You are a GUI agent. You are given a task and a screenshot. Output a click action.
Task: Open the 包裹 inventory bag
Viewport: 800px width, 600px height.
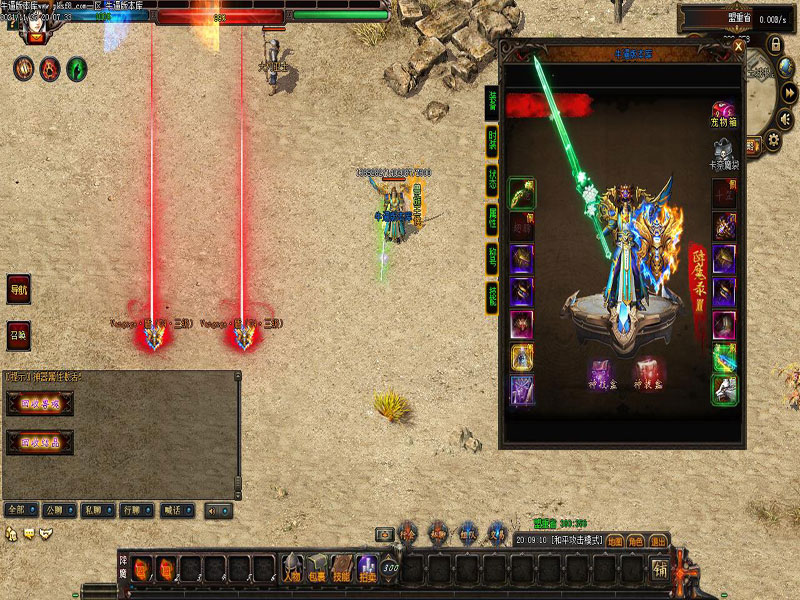coord(317,569)
